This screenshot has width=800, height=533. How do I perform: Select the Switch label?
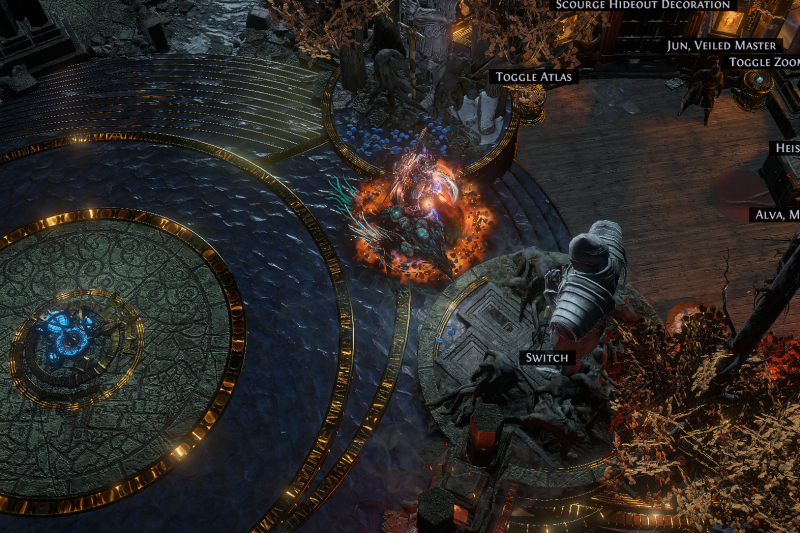(546, 357)
